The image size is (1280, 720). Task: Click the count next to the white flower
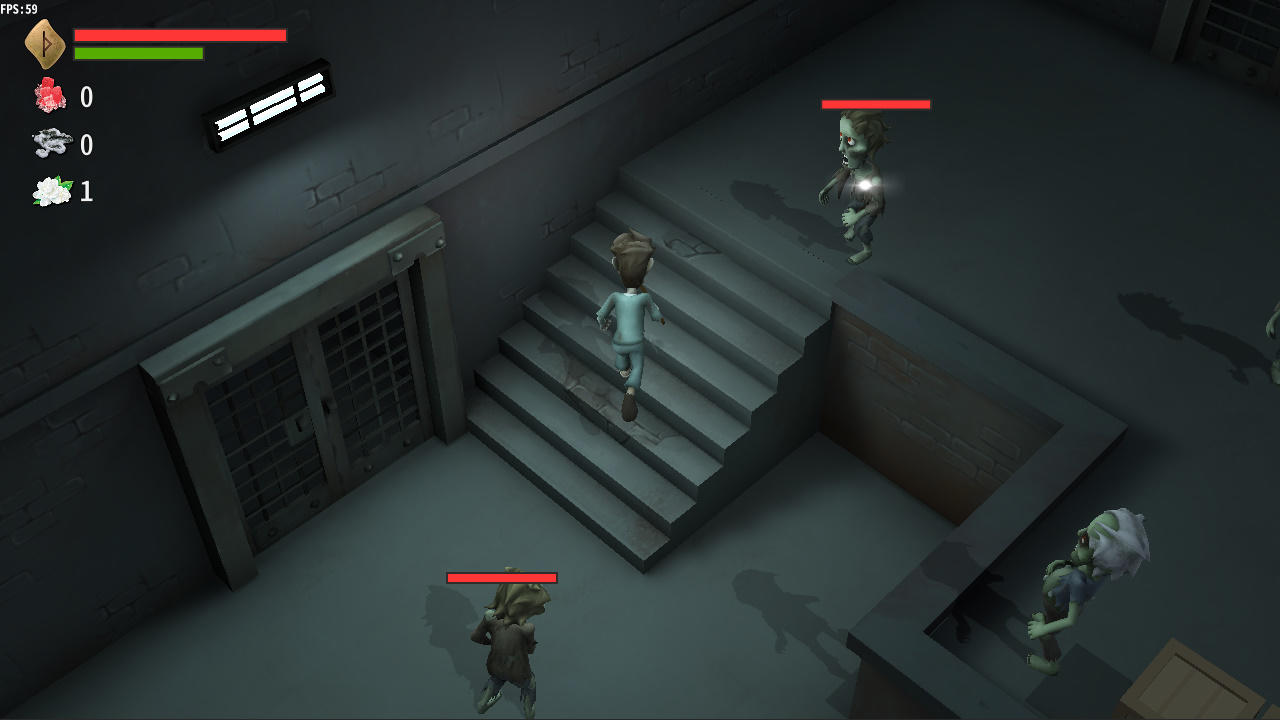(x=86, y=192)
